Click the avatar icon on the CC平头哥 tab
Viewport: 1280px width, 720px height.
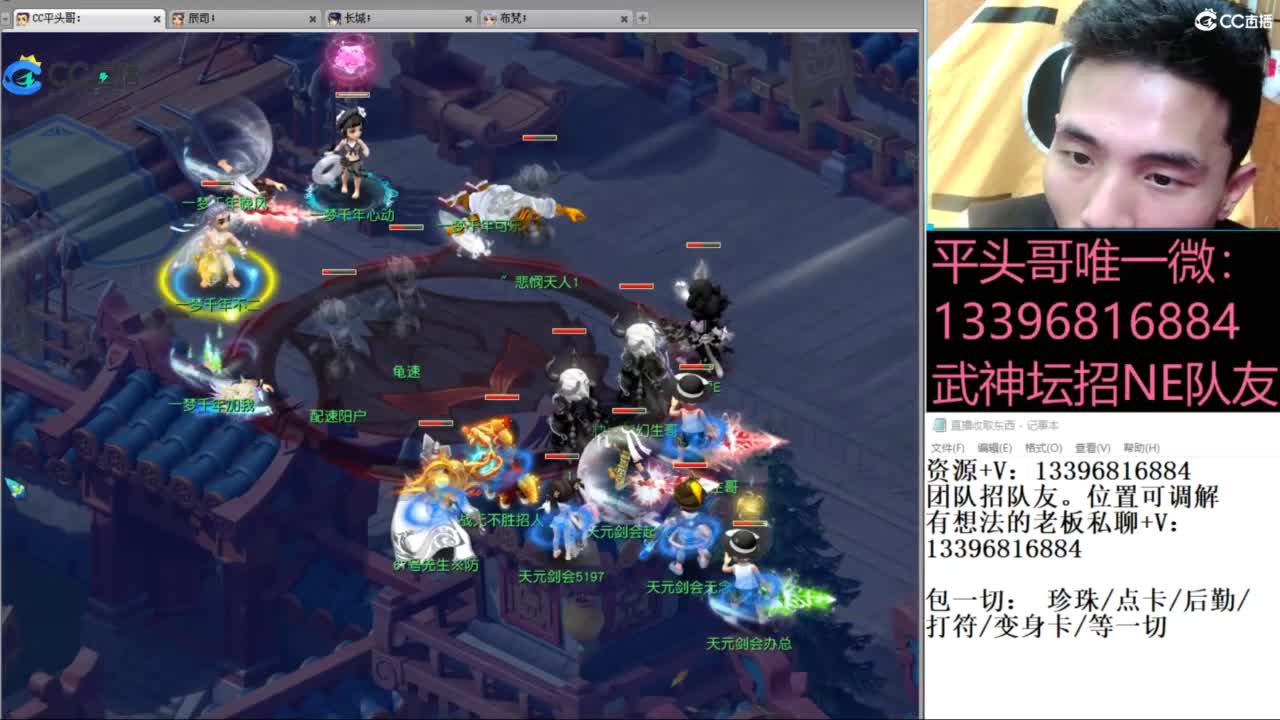point(21,17)
